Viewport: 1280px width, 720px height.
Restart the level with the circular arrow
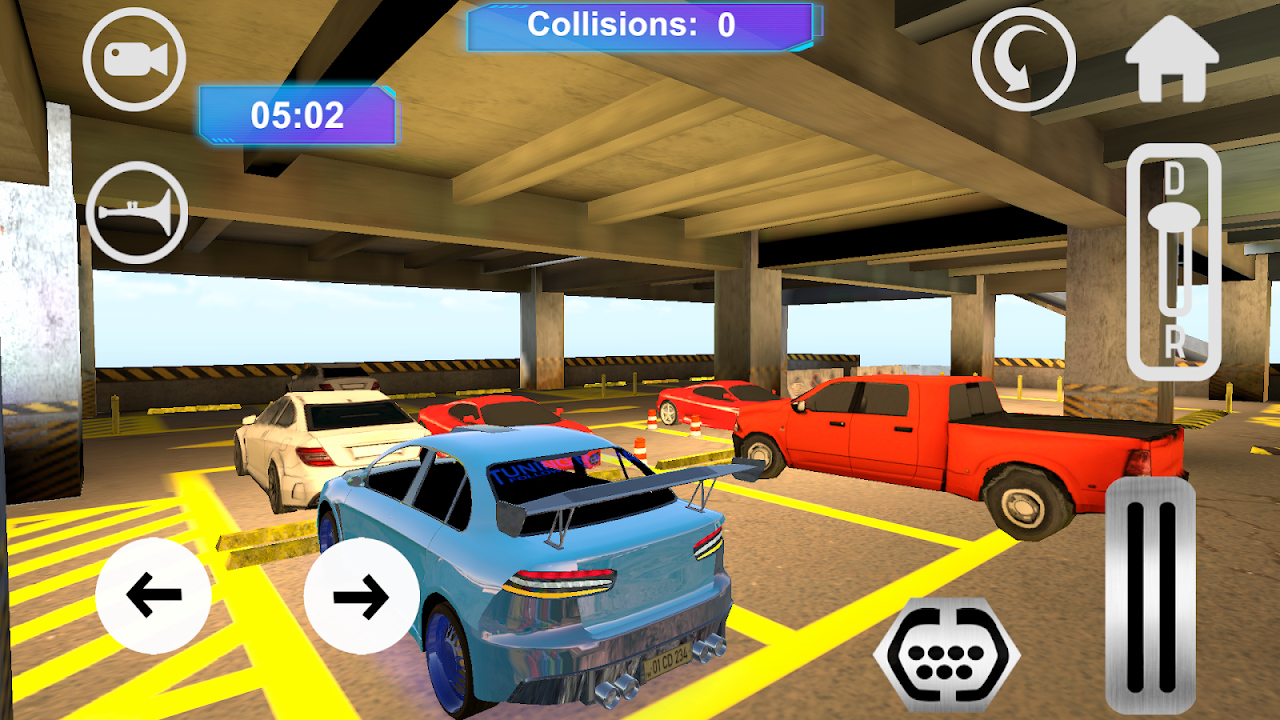click(x=1023, y=60)
